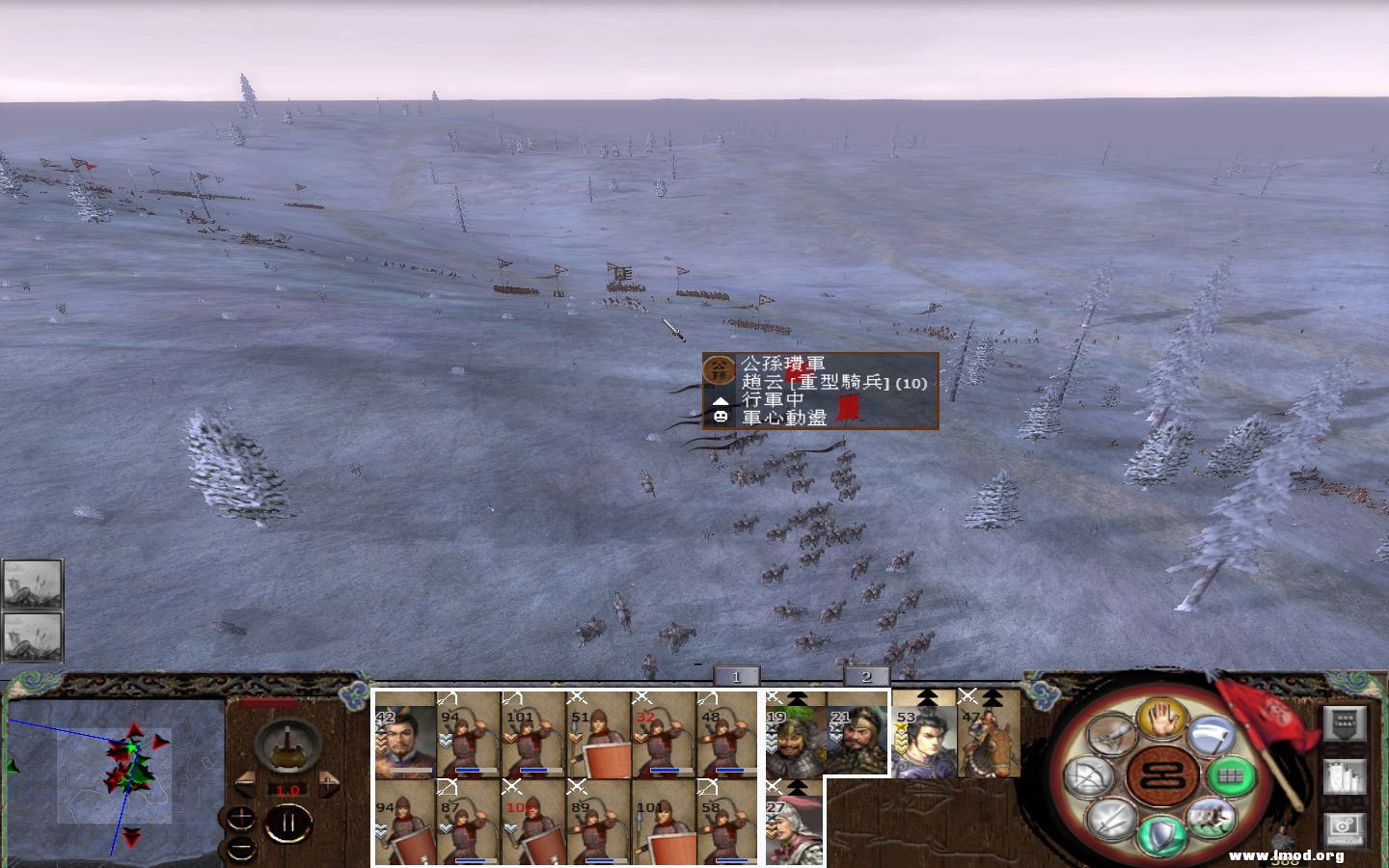Toggle the withdraw flag icon on the dial

(1109, 735)
